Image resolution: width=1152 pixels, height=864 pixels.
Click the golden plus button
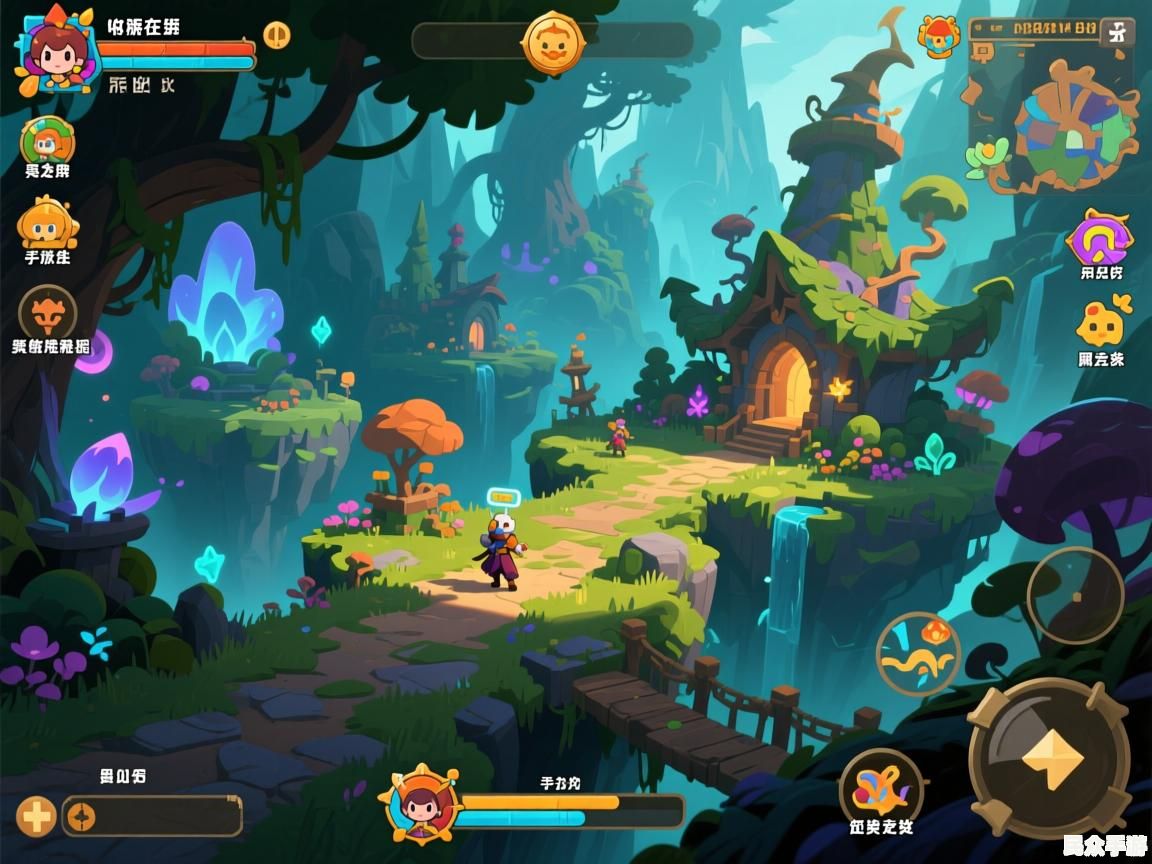pyautogui.click(x=37, y=817)
